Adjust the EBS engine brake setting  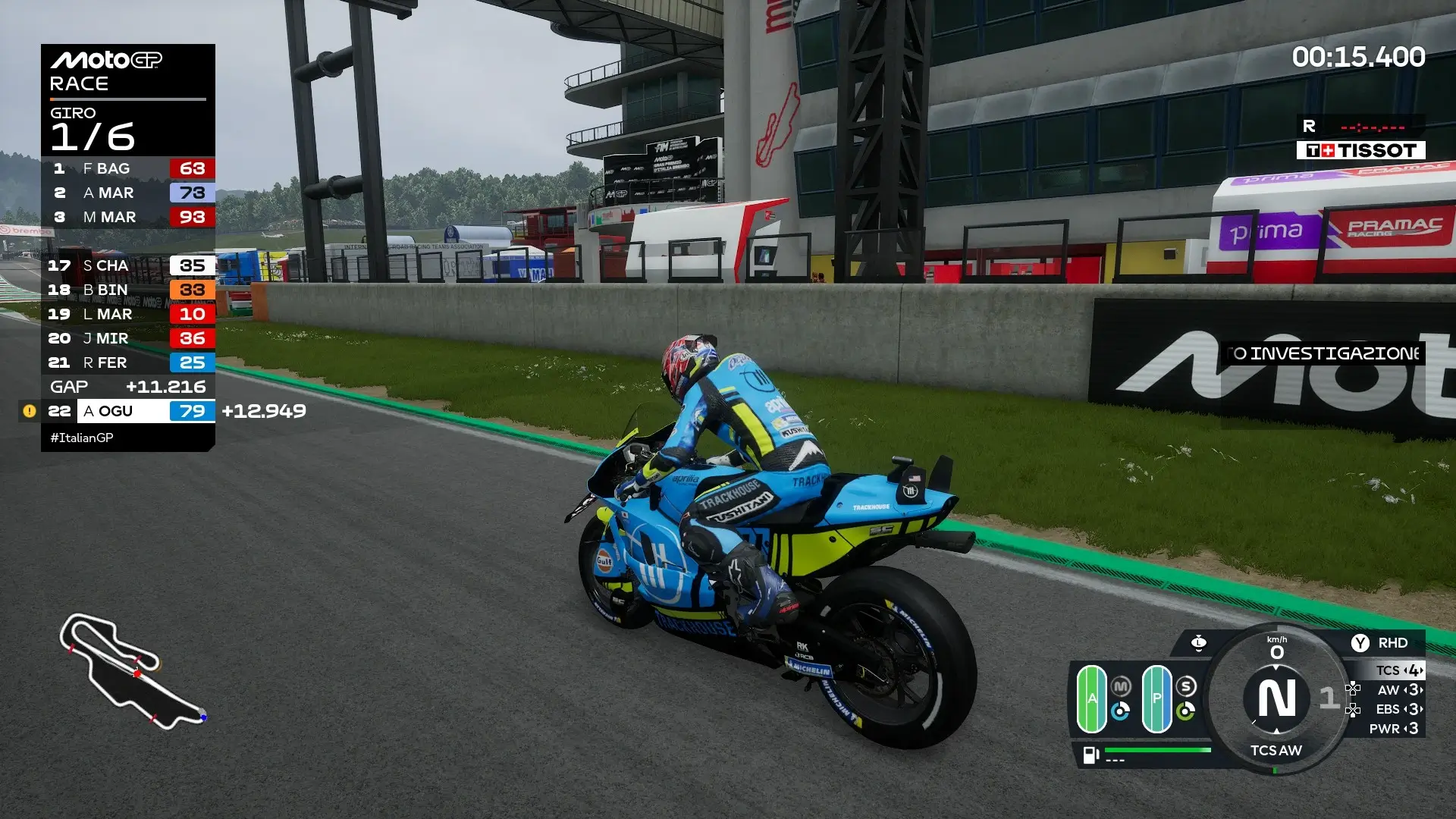click(1399, 709)
